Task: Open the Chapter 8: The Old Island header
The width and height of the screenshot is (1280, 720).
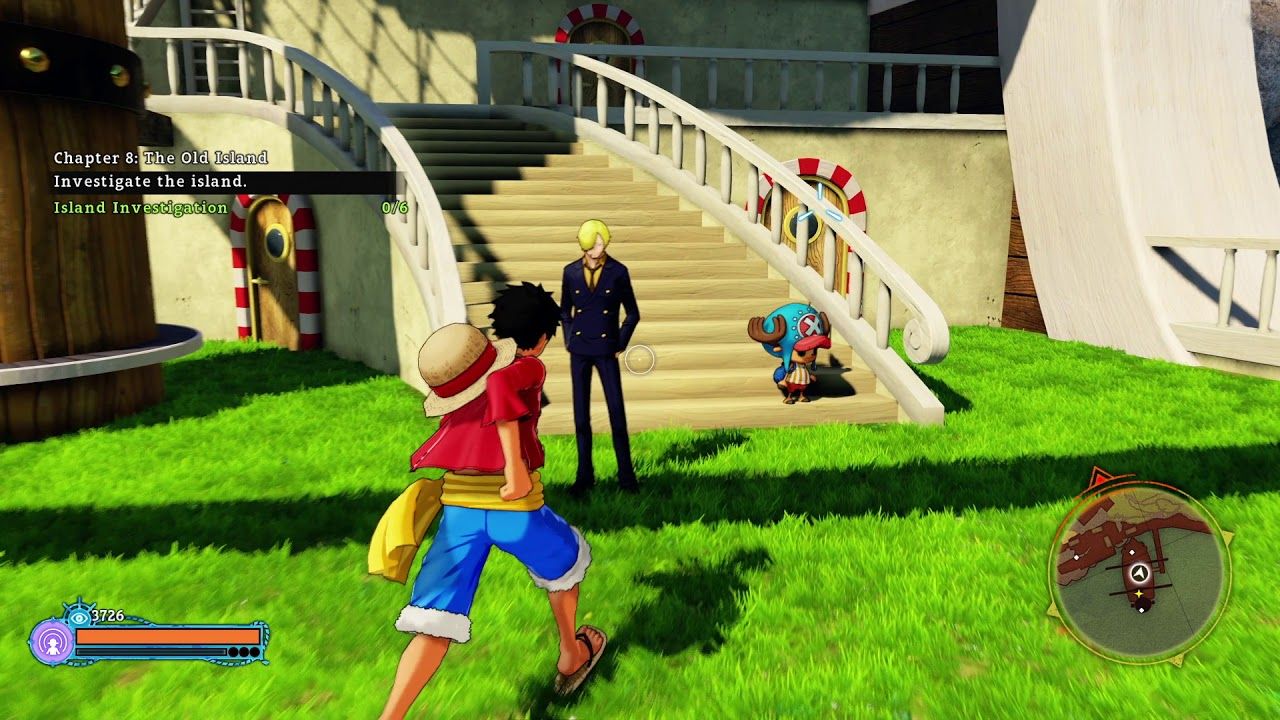Action: pos(160,157)
